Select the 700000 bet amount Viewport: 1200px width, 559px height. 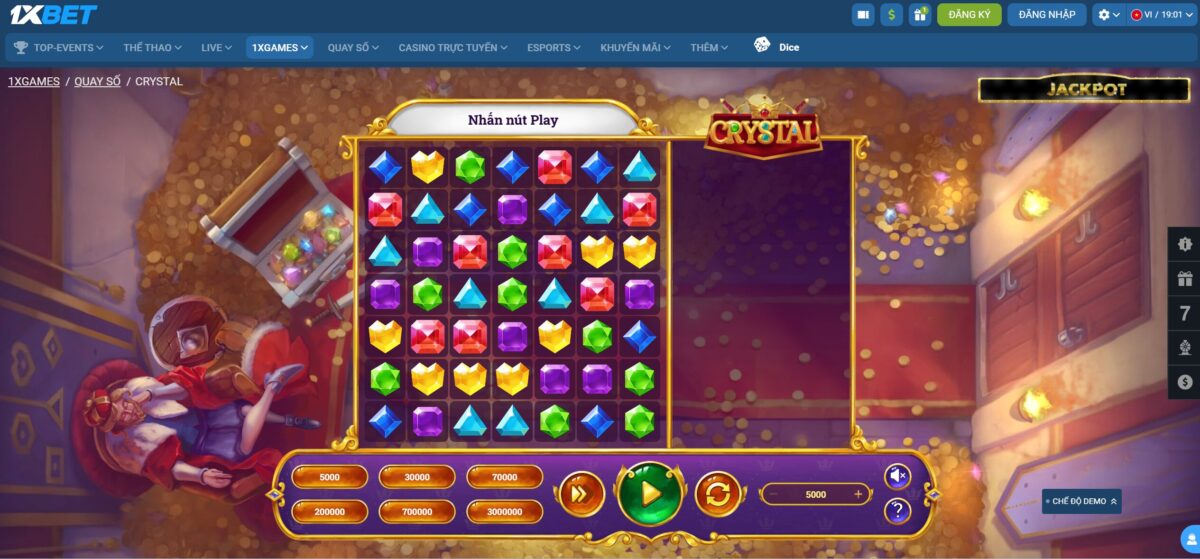click(x=417, y=512)
